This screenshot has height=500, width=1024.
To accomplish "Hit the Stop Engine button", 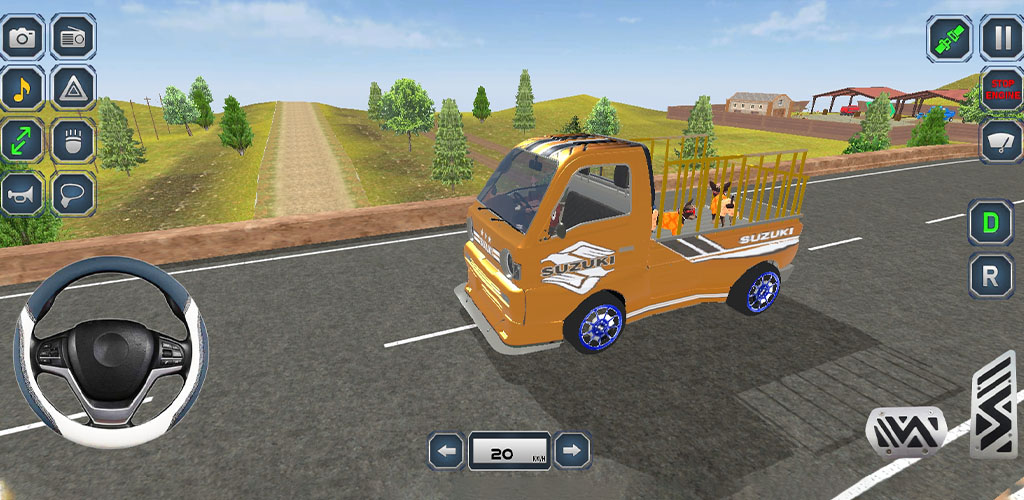I will coord(1000,90).
